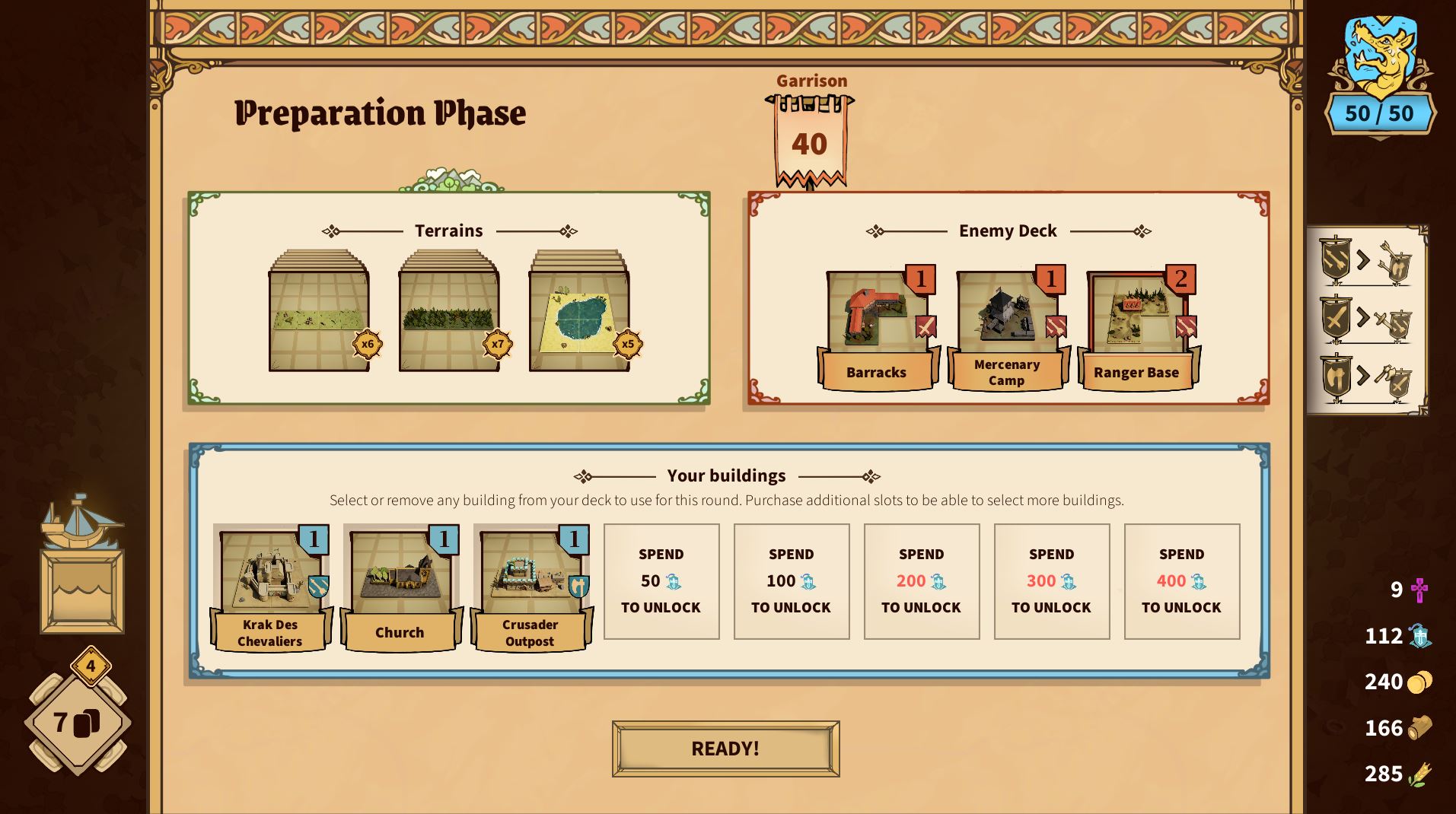Open the card deck showing 7

(77, 723)
